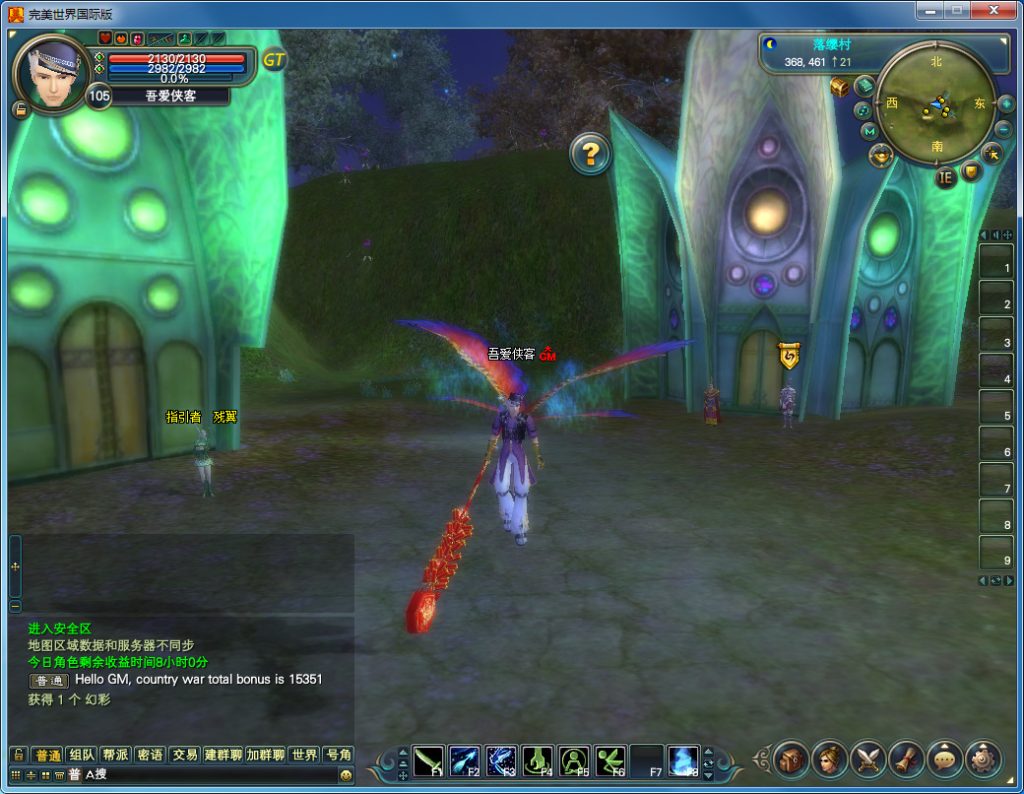Screen dimensions: 1024x794
Task: Activate the F1 sword skill
Action: coord(428,761)
